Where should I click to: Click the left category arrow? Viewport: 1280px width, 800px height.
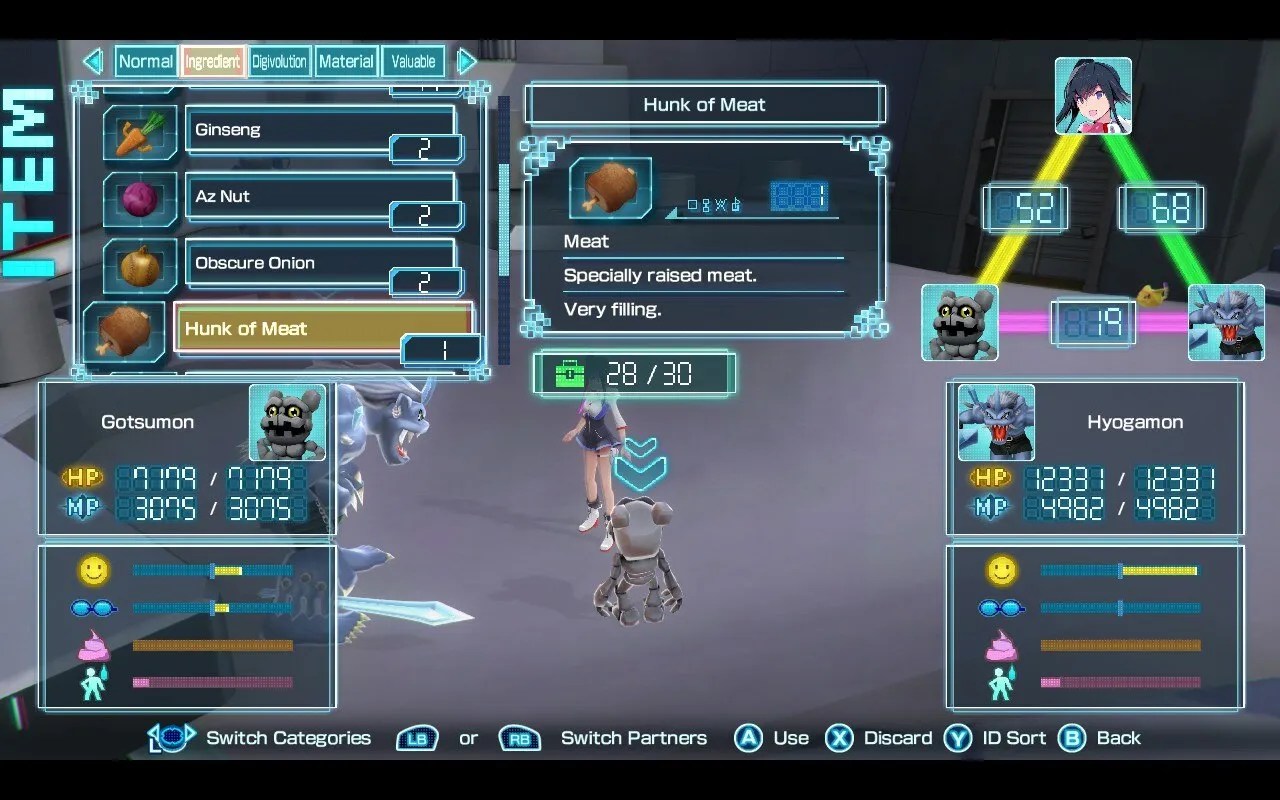pos(93,61)
